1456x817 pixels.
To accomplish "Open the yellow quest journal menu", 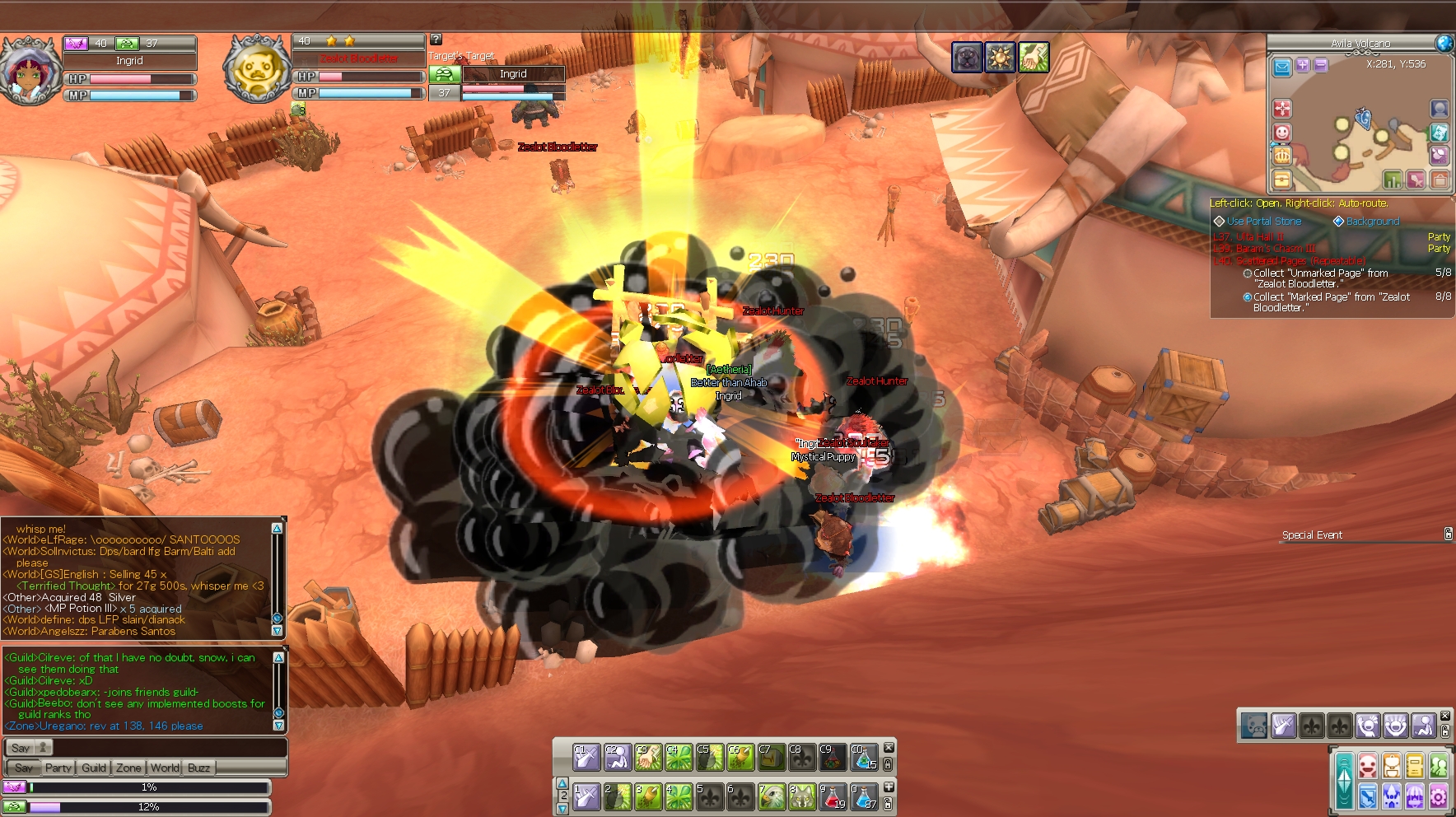I will pyautogui.click(x=1415, y=766).
